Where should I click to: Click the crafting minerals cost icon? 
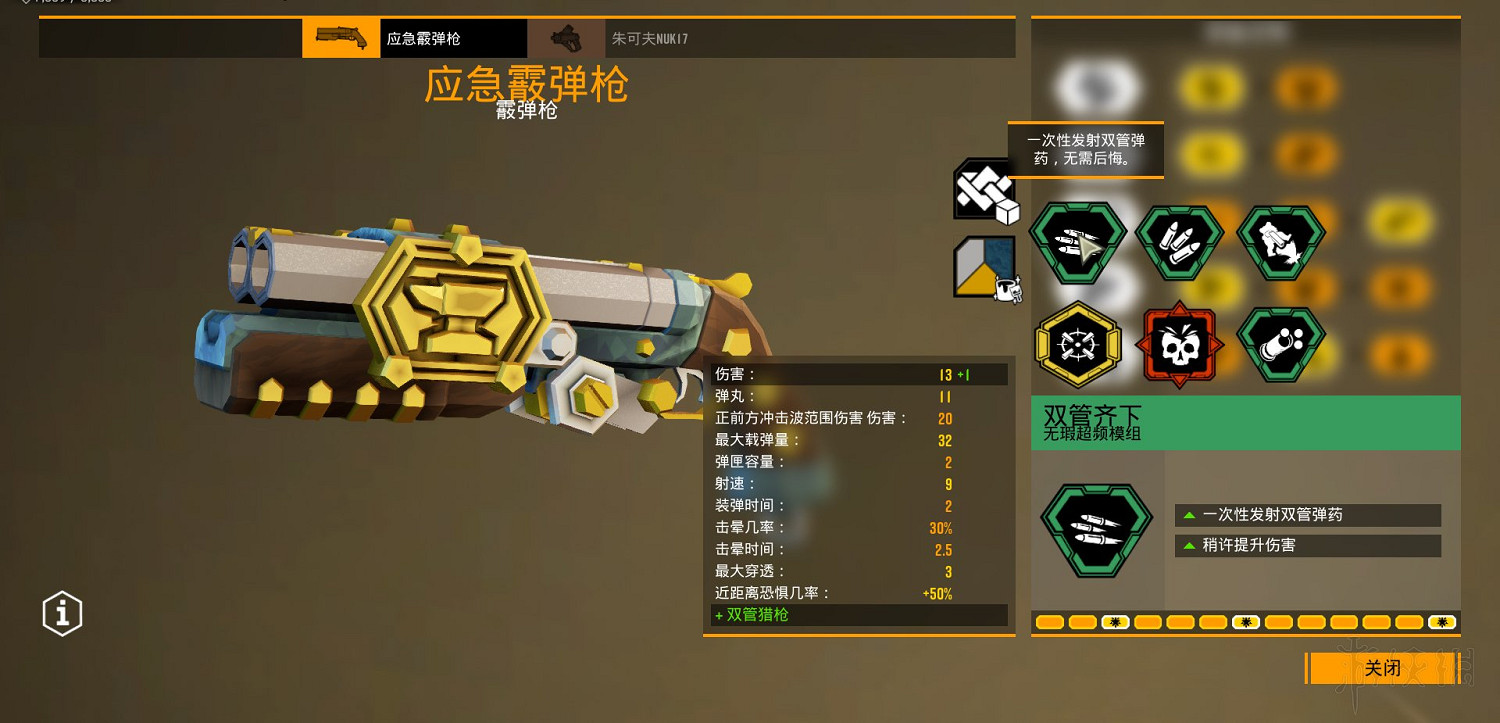983,190
